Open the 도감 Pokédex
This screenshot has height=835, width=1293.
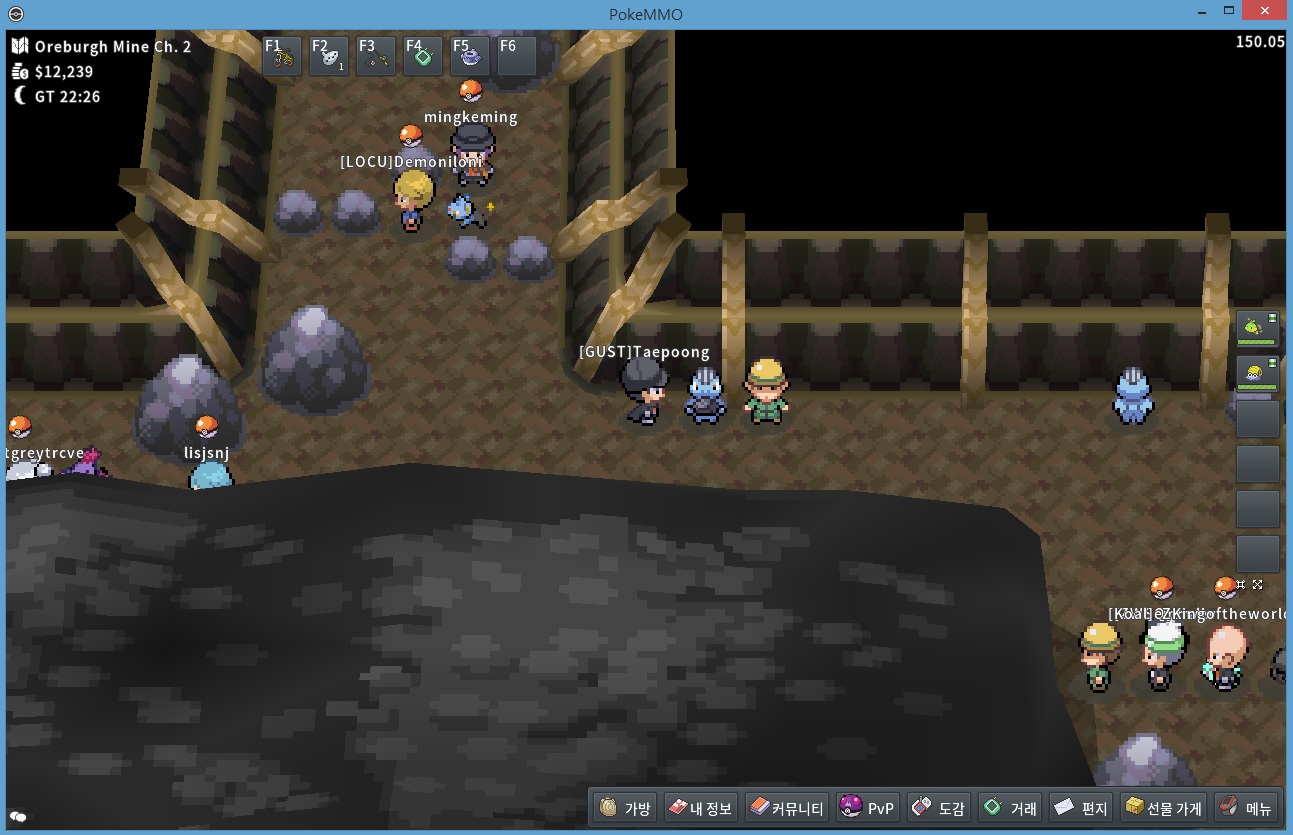[938, 808]
